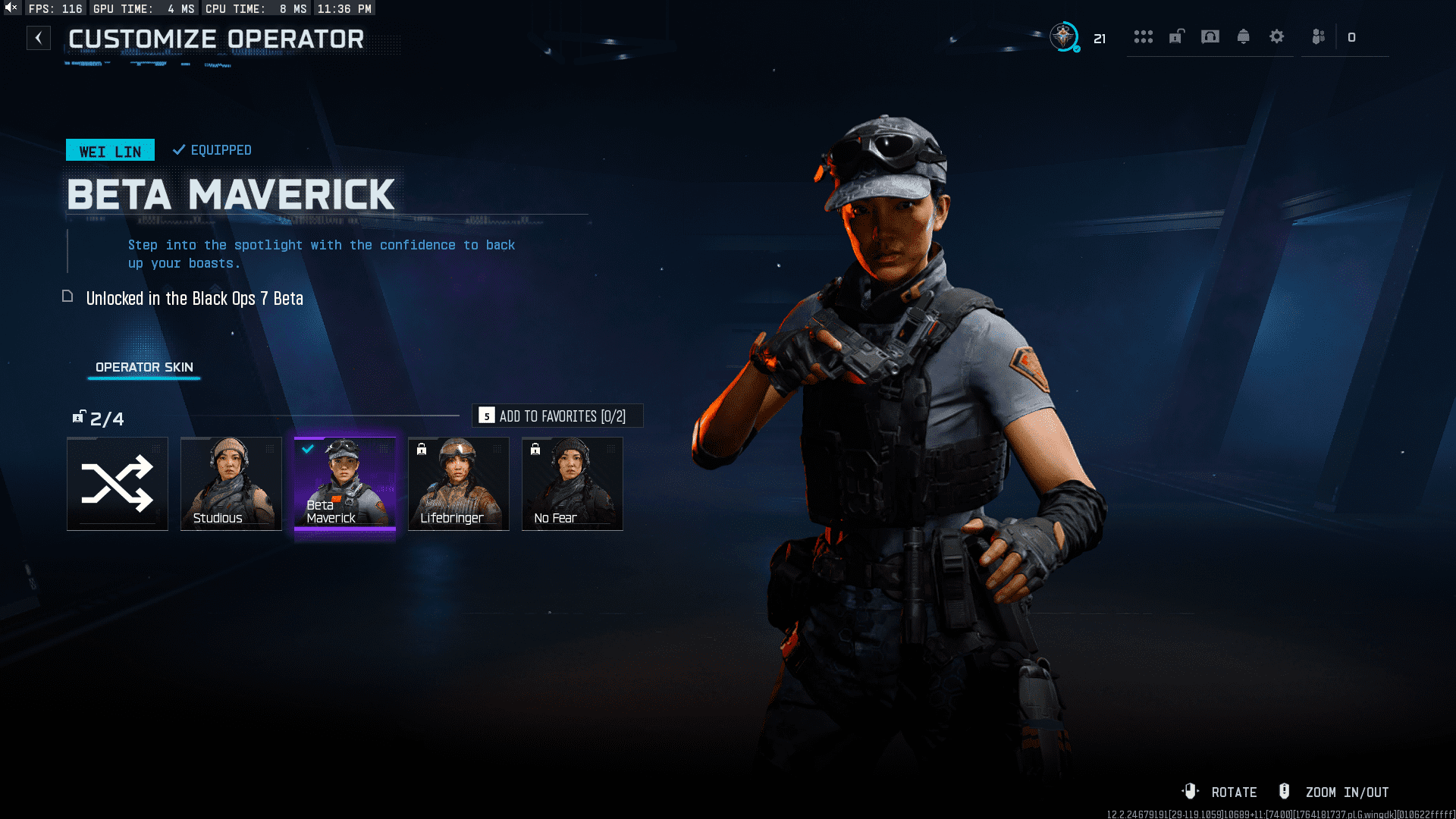Open the Operator Skin tab
1456x819 pixels.
pyautogui.click(x=144, y=367)
